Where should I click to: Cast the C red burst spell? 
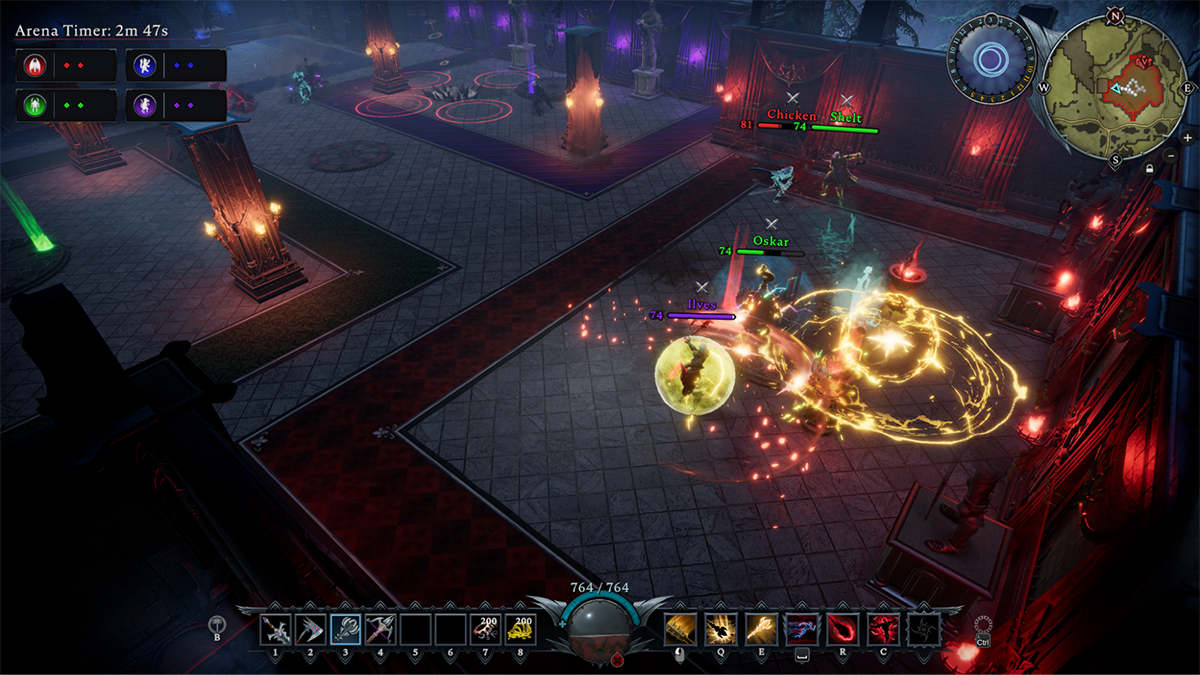pyautogui.click(x=883, y=629)
